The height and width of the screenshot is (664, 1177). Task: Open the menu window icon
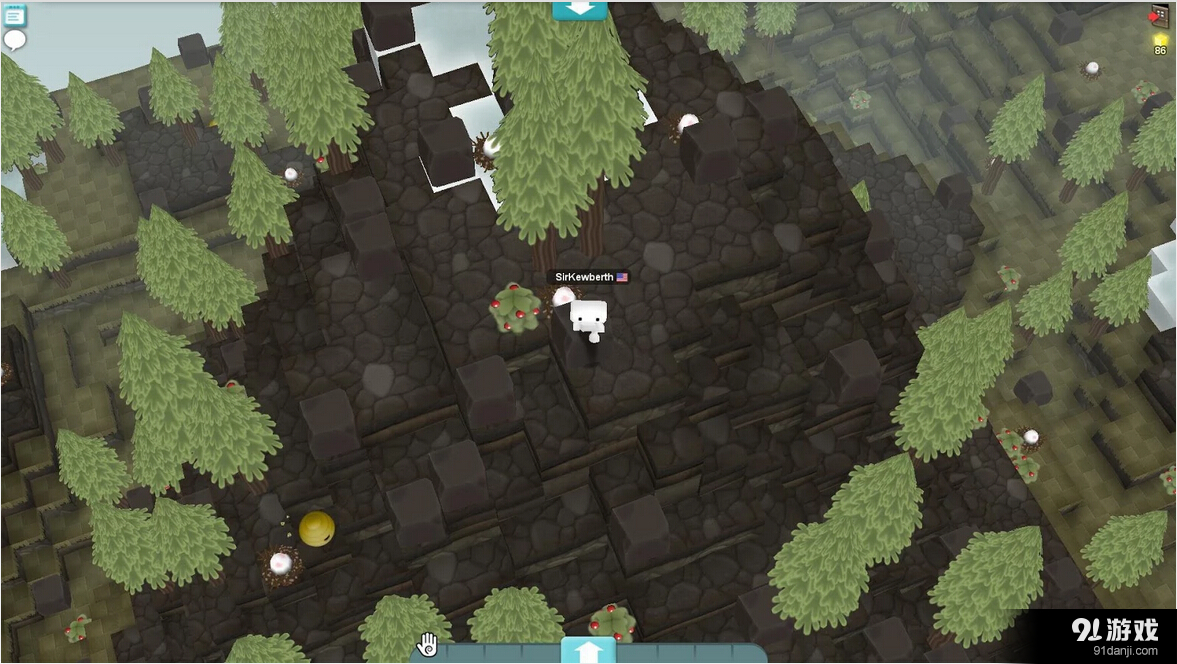14,15
